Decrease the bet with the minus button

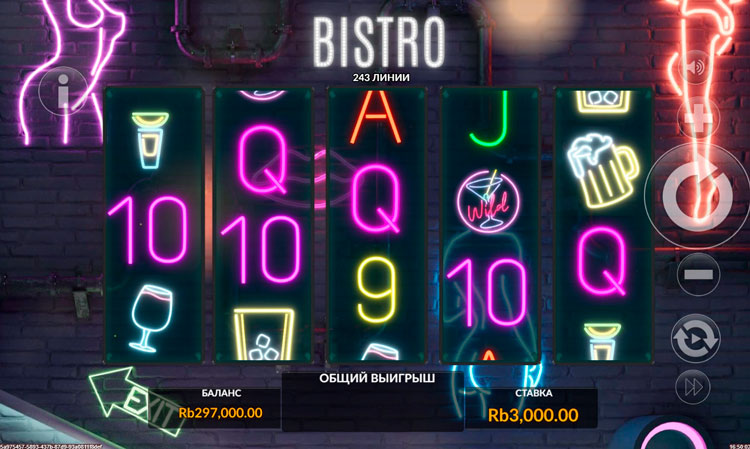[700, 272]
